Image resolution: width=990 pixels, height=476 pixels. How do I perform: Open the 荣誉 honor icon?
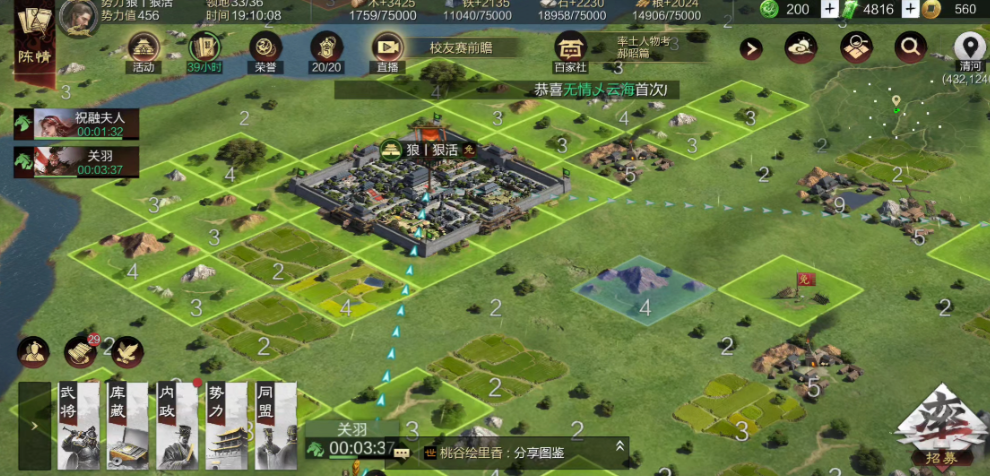point(264,50)
